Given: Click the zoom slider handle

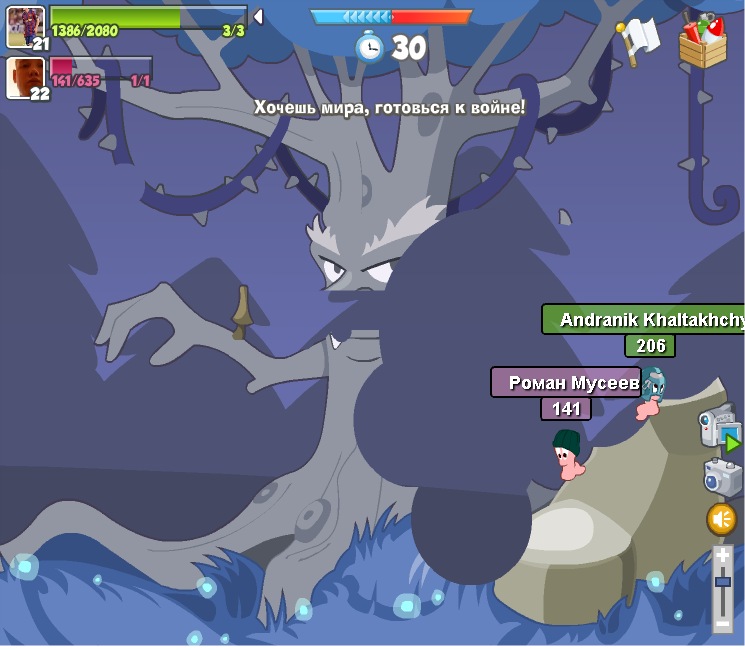Looking at the screenshot, I should 722,581.
